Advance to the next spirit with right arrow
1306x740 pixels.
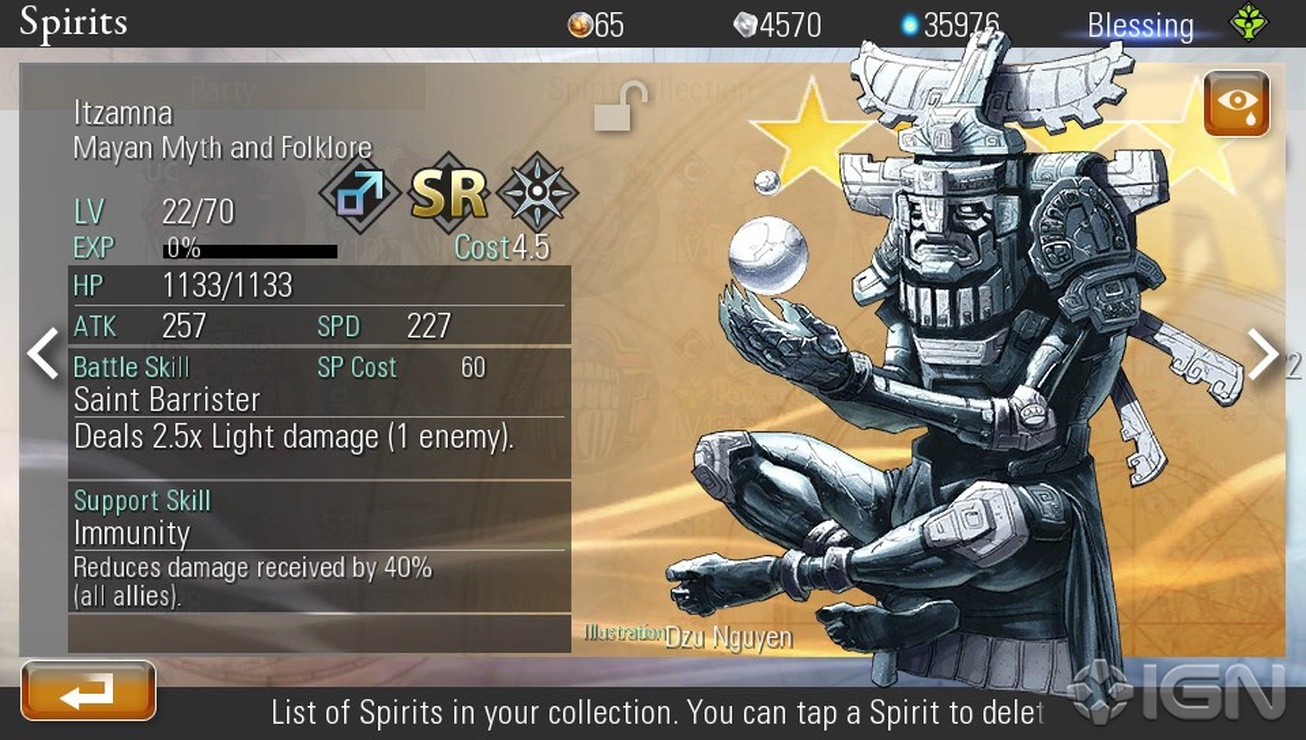tap(1262, 353)
